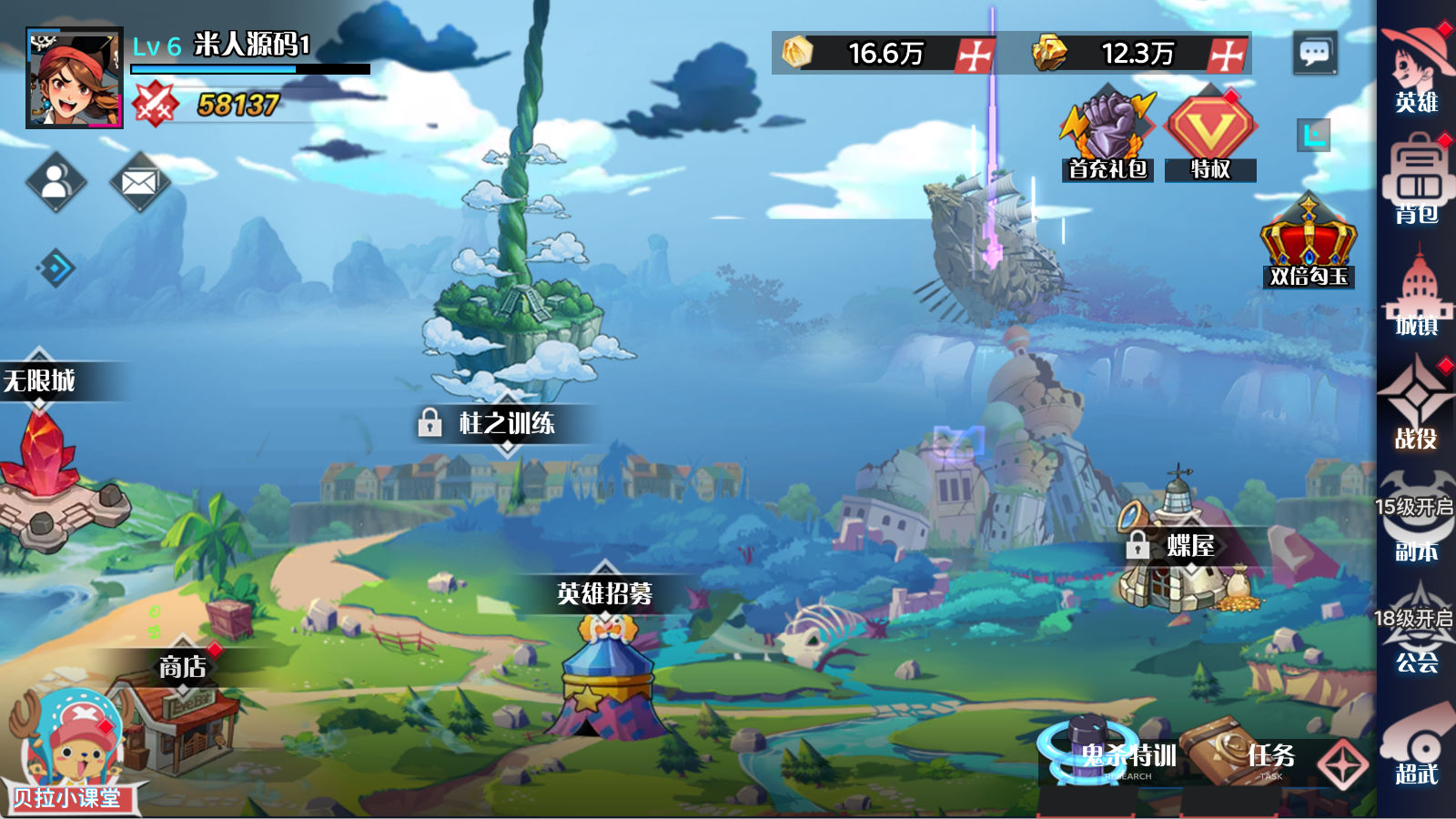Top up gold ingots with plus button
Screen dimensions: 1456x819
pos(1227,55)
